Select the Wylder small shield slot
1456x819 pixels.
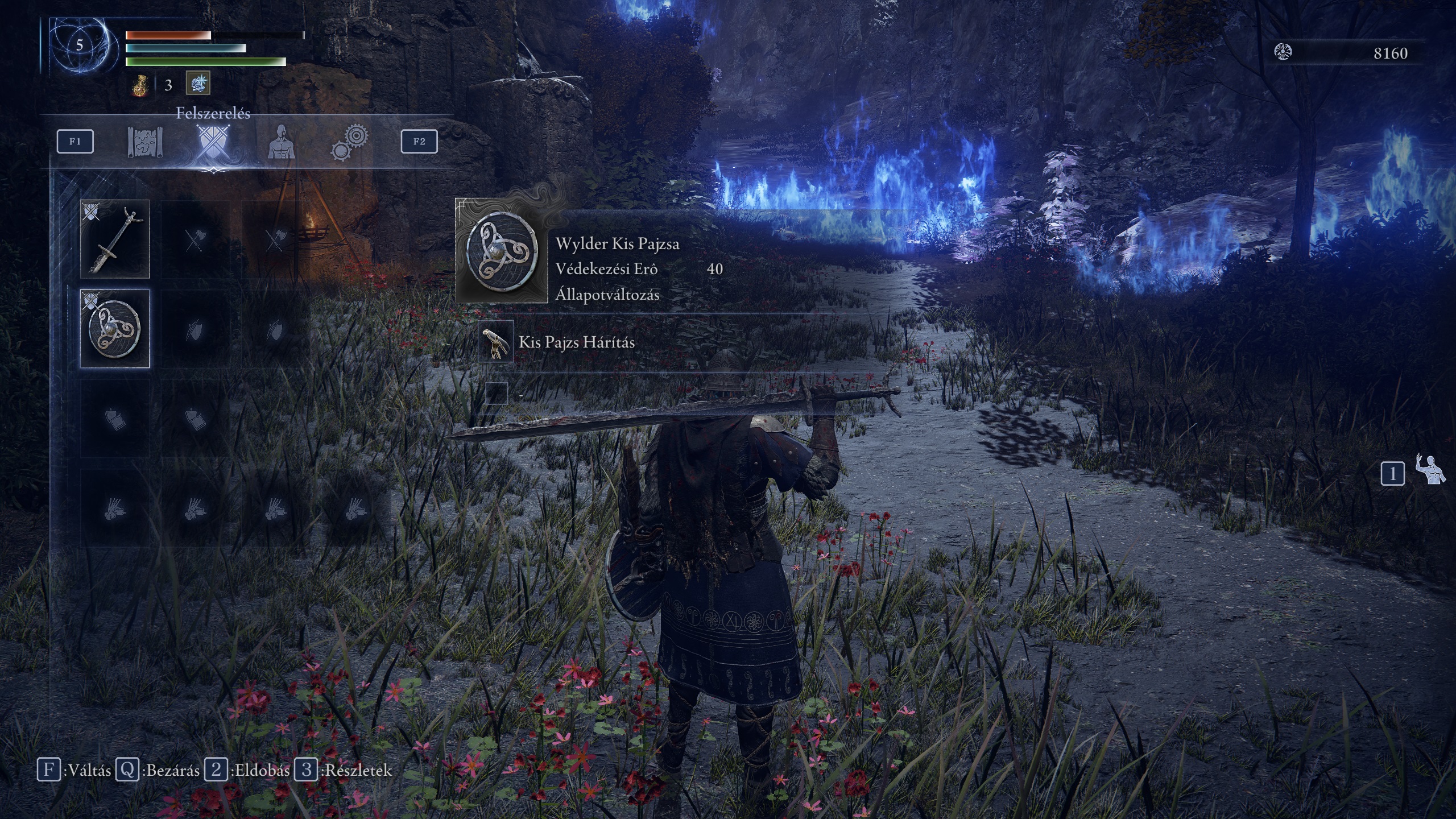point(115,329)
